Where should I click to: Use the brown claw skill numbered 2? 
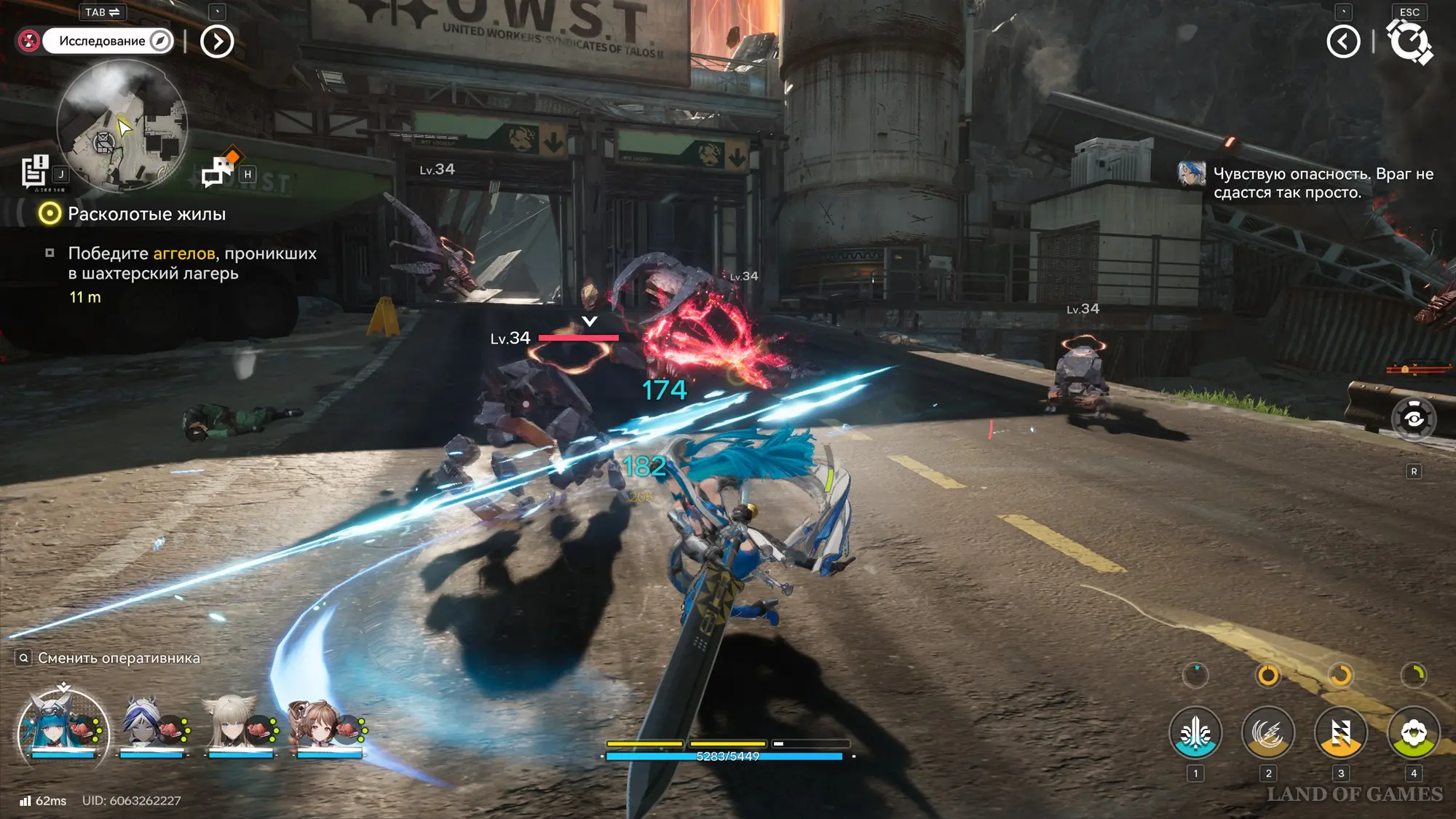[1267, 733]
